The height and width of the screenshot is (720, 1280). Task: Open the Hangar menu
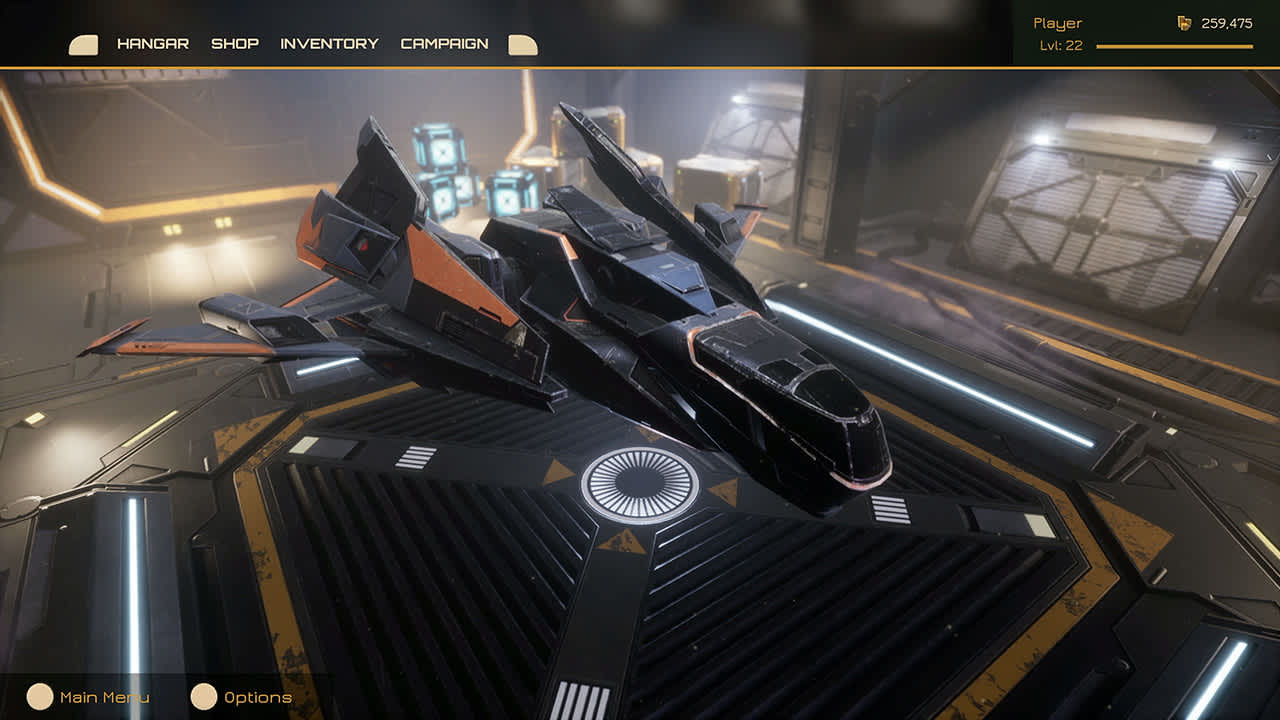point(152,44)
